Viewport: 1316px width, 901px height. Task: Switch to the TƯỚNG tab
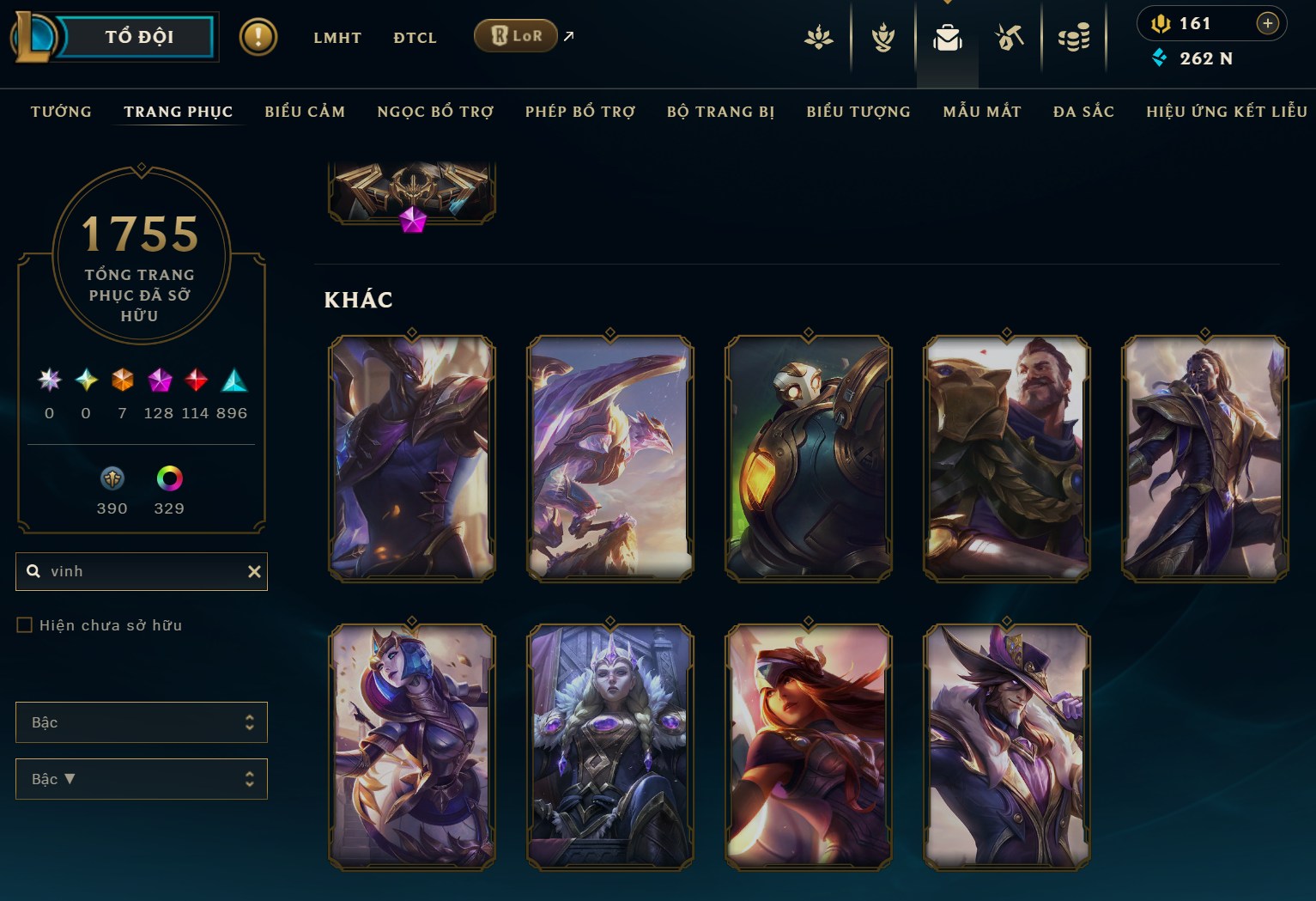tap(60, 112)
